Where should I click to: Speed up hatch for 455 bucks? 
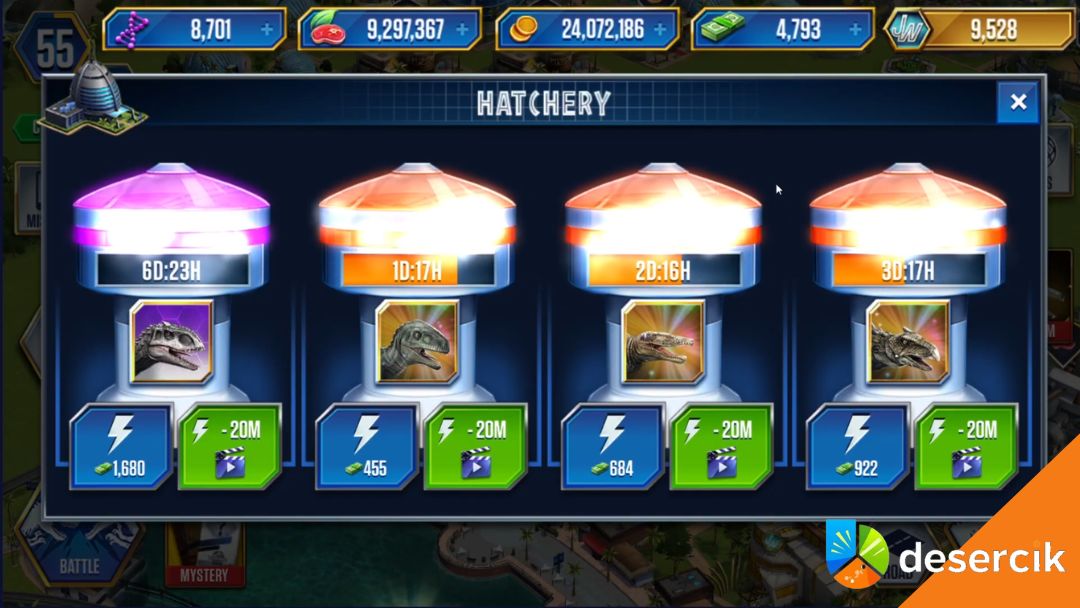[366, 446]
